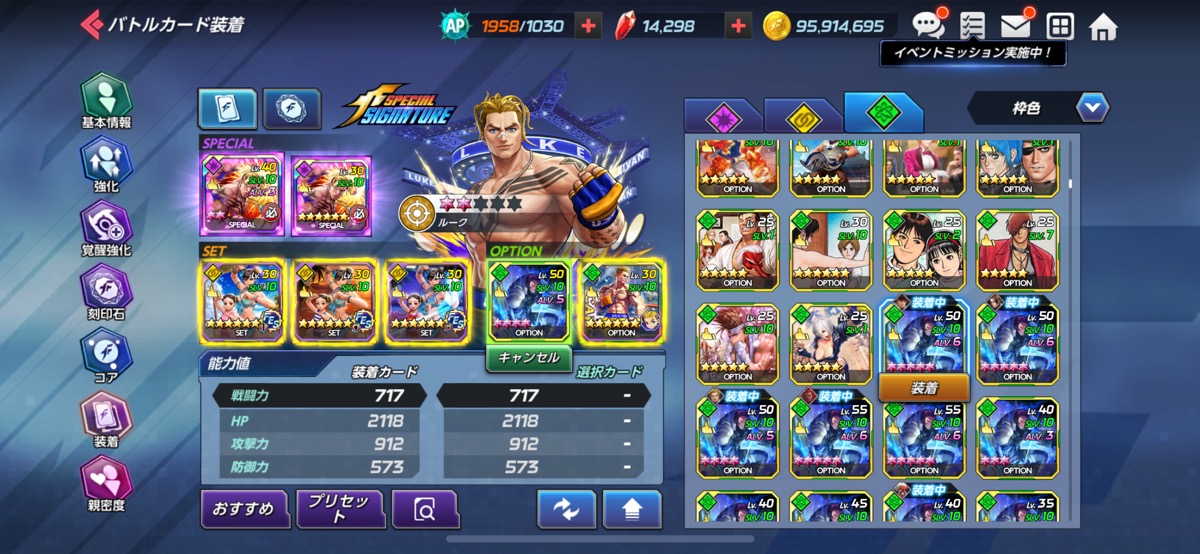This screenshot has height=554, width=1200.
Task: Add red gems with the plus button
Action: [x=738, y=26]
